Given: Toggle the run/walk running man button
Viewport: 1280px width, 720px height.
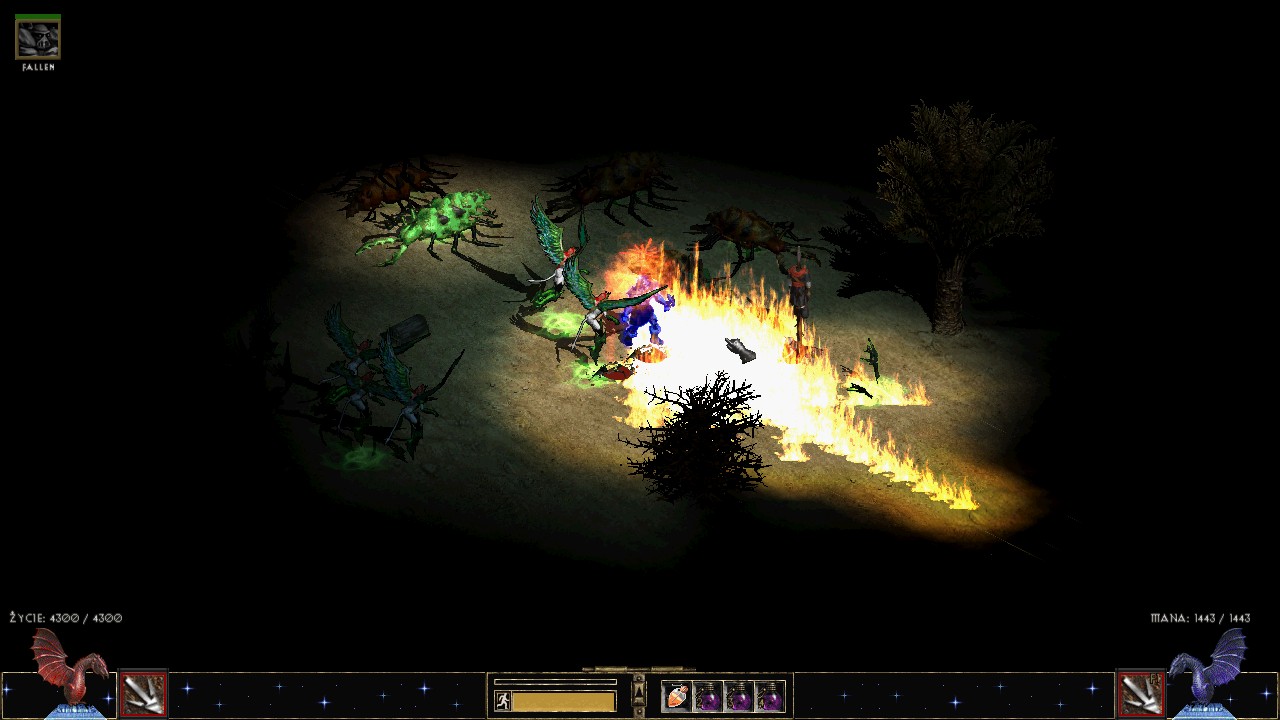Looking at the screenshot, I should pos(503,701).
